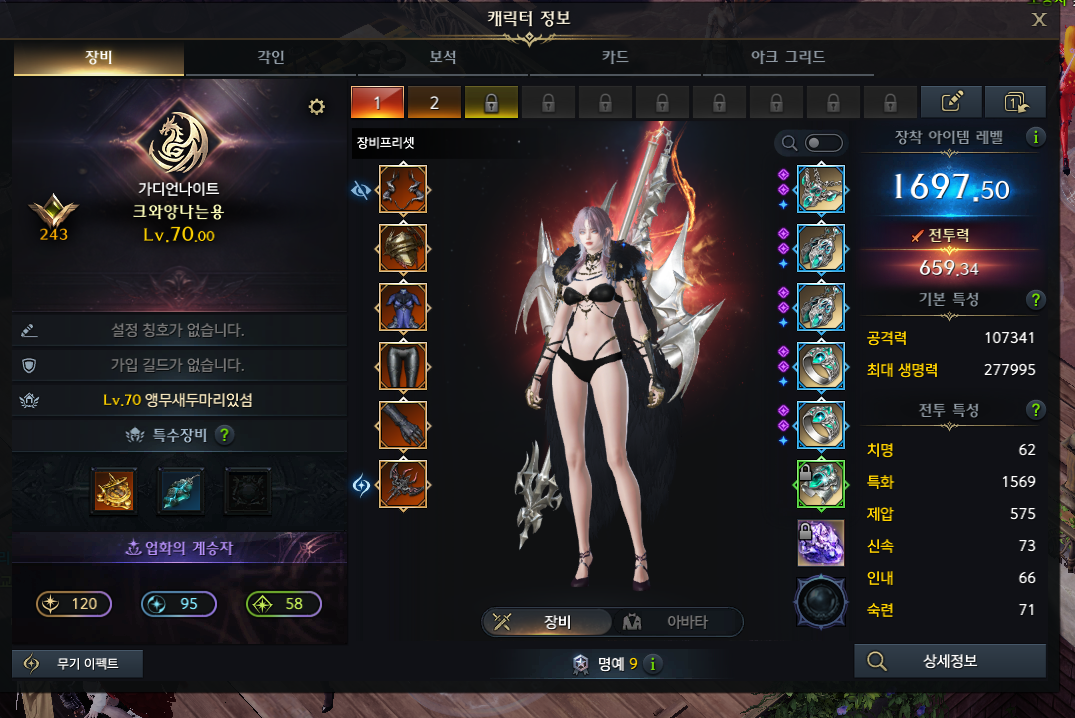1075x718 pixels.
Task: Open the 무기 이펙트 menu
Action: click(x=78, y=664)
